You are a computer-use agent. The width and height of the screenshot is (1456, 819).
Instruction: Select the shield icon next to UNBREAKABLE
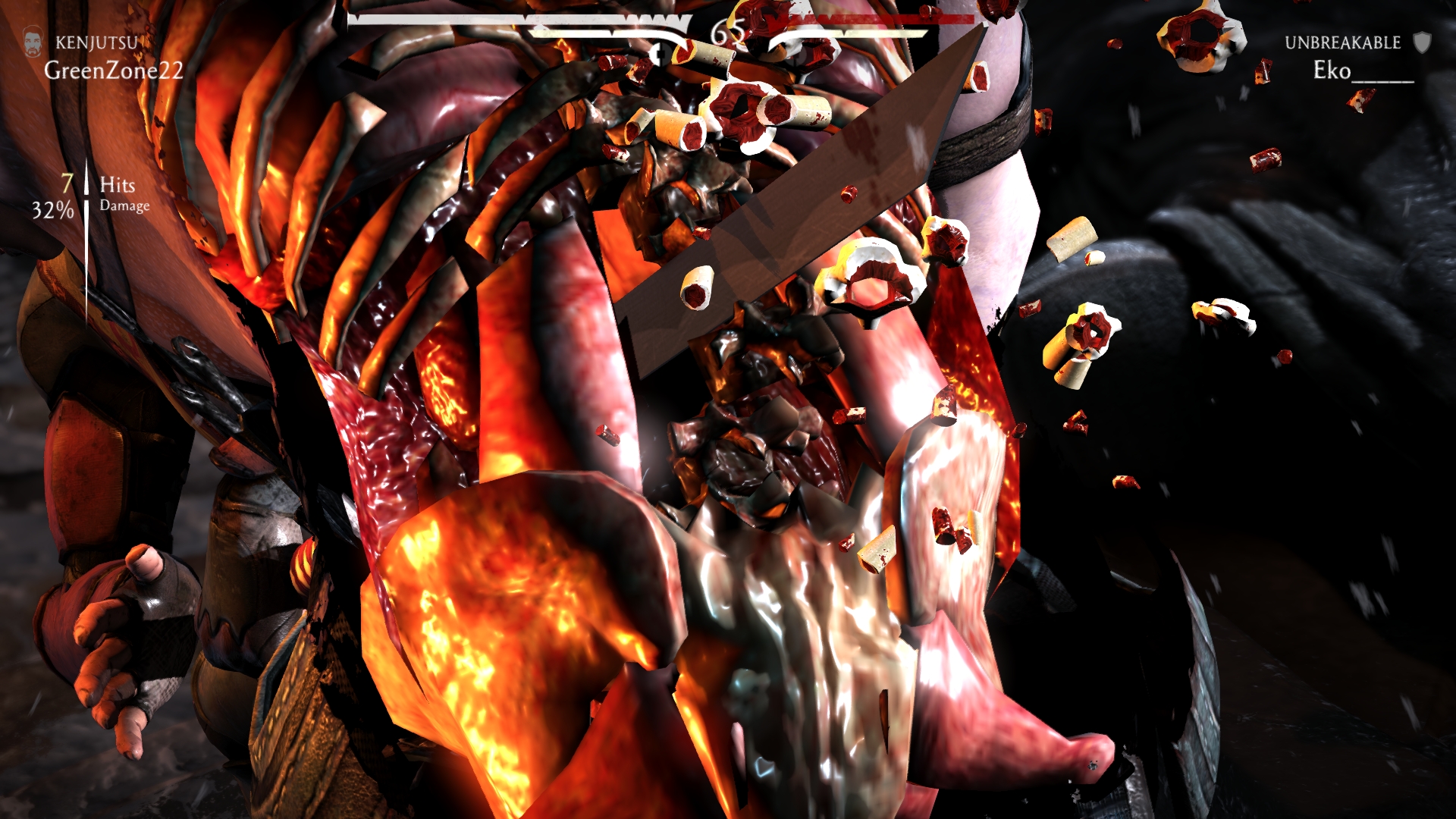coord(1423,42)
